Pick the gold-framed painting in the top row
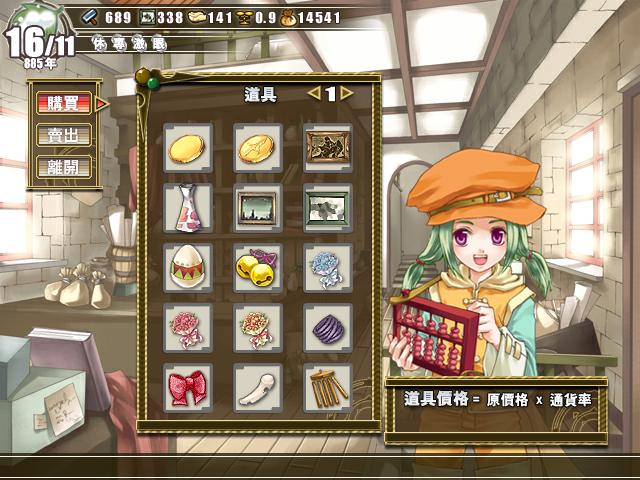This screenshot has width=640, height=480. tap(328, 148)
